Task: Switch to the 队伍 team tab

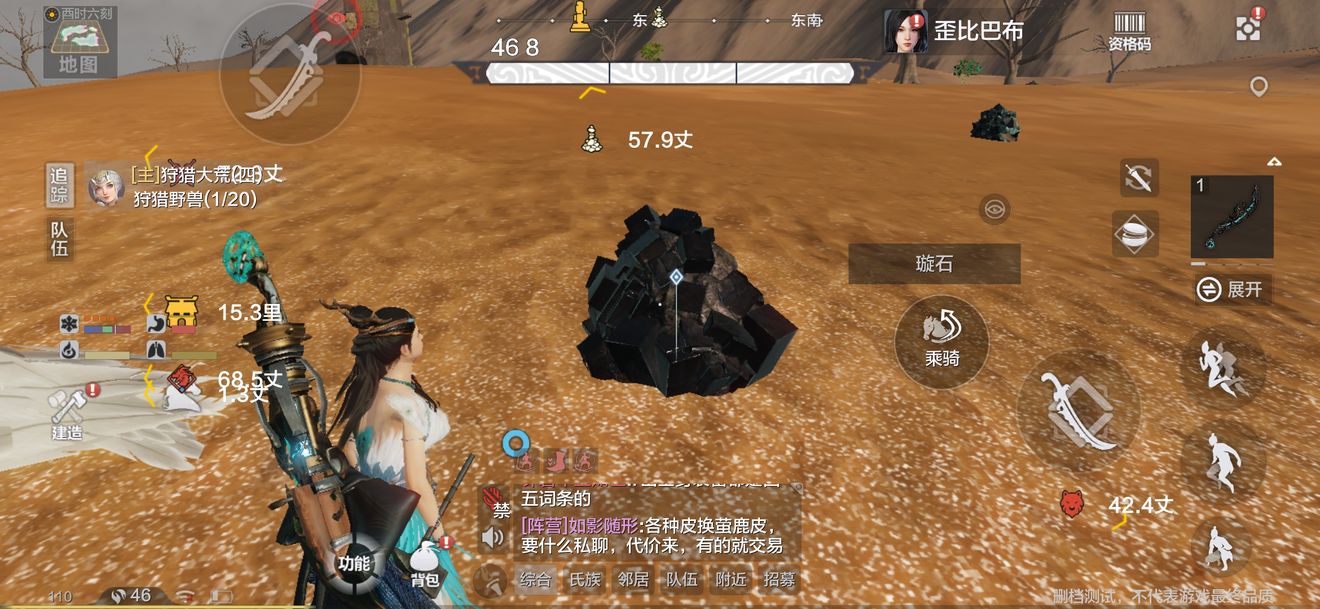Action: pos(60,239)
